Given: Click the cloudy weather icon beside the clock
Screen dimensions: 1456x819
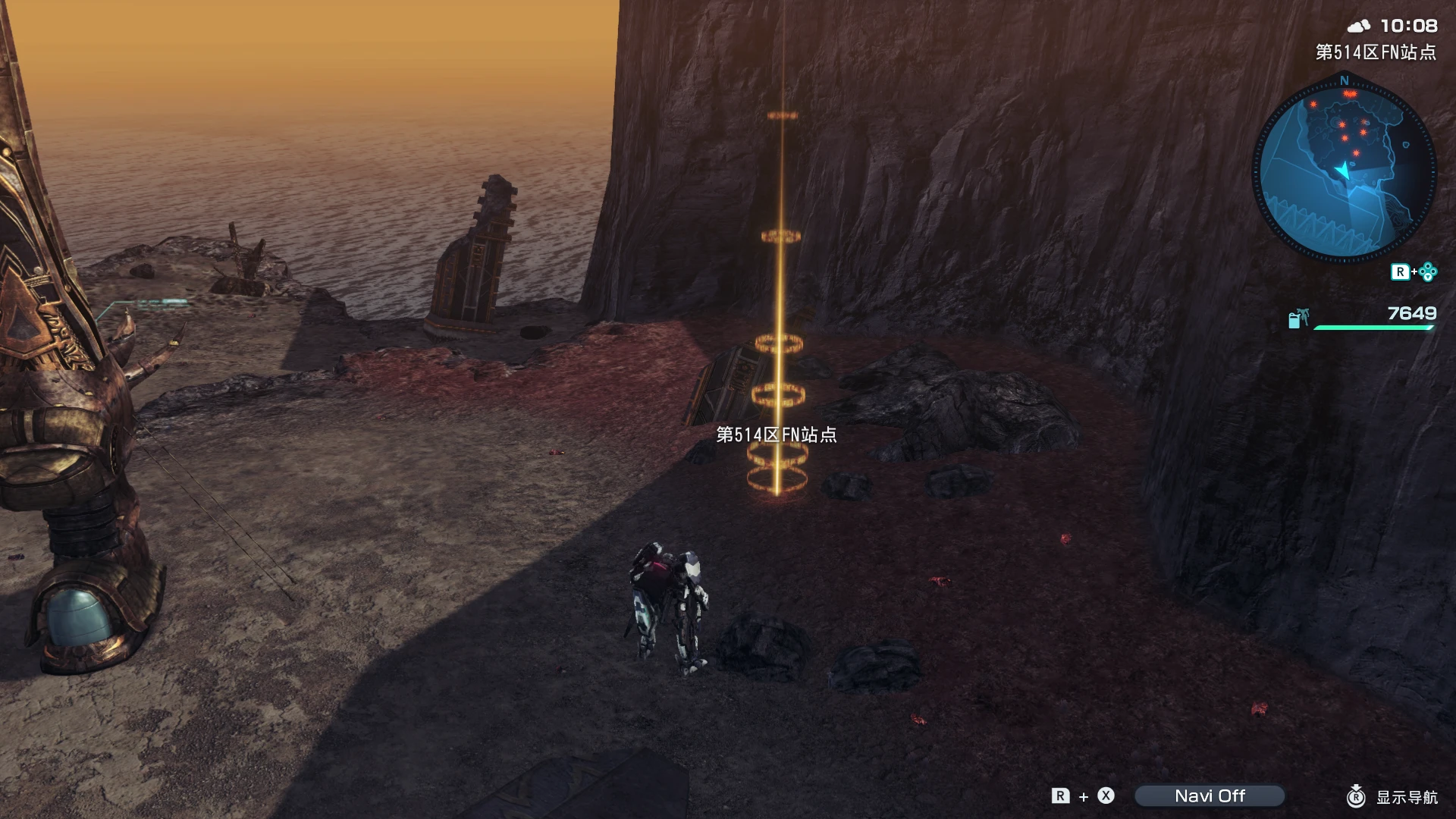Looking at the screenshot, I should coord(1358,25).
